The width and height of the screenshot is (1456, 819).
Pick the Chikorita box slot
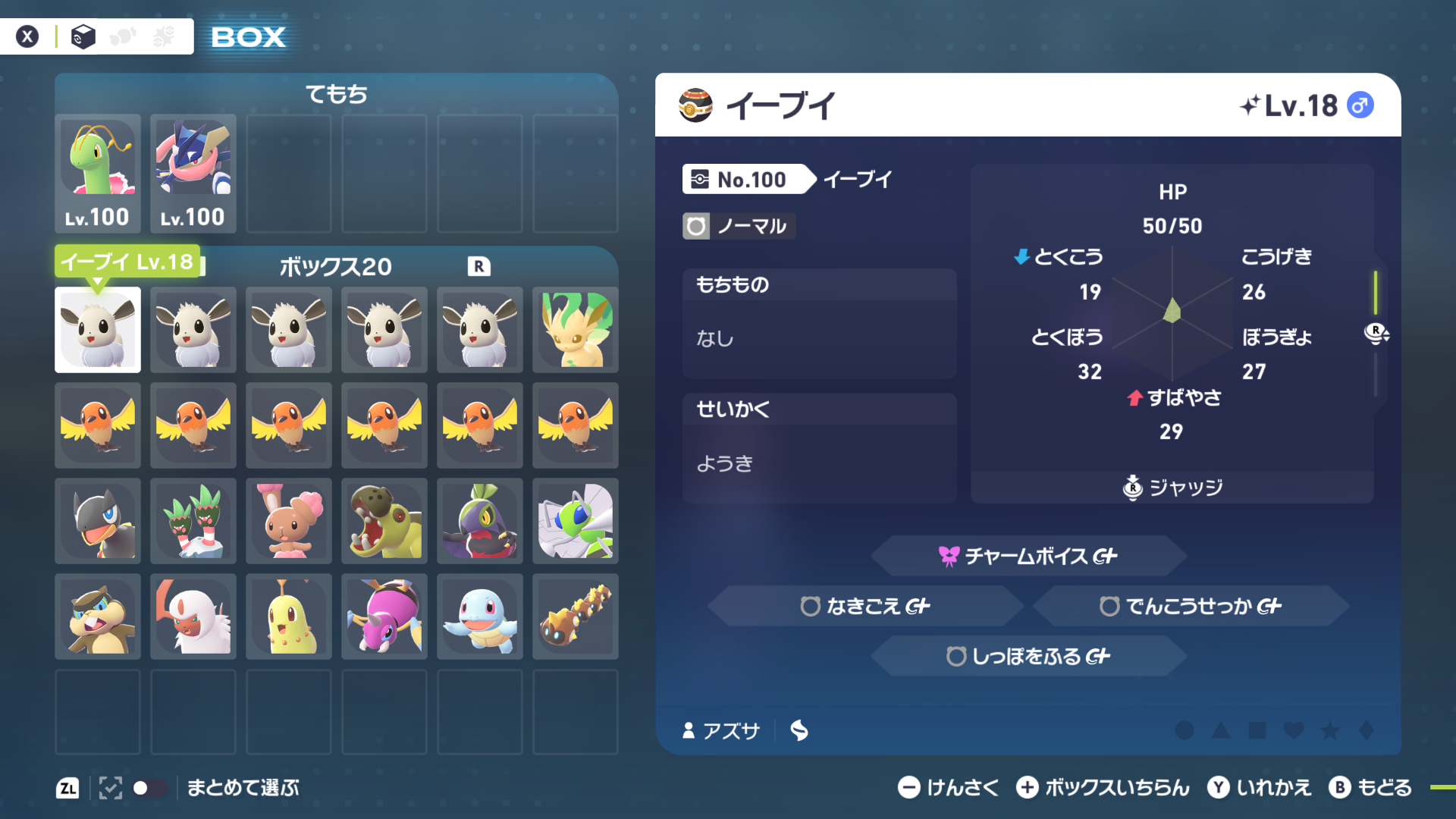[289, 617]
